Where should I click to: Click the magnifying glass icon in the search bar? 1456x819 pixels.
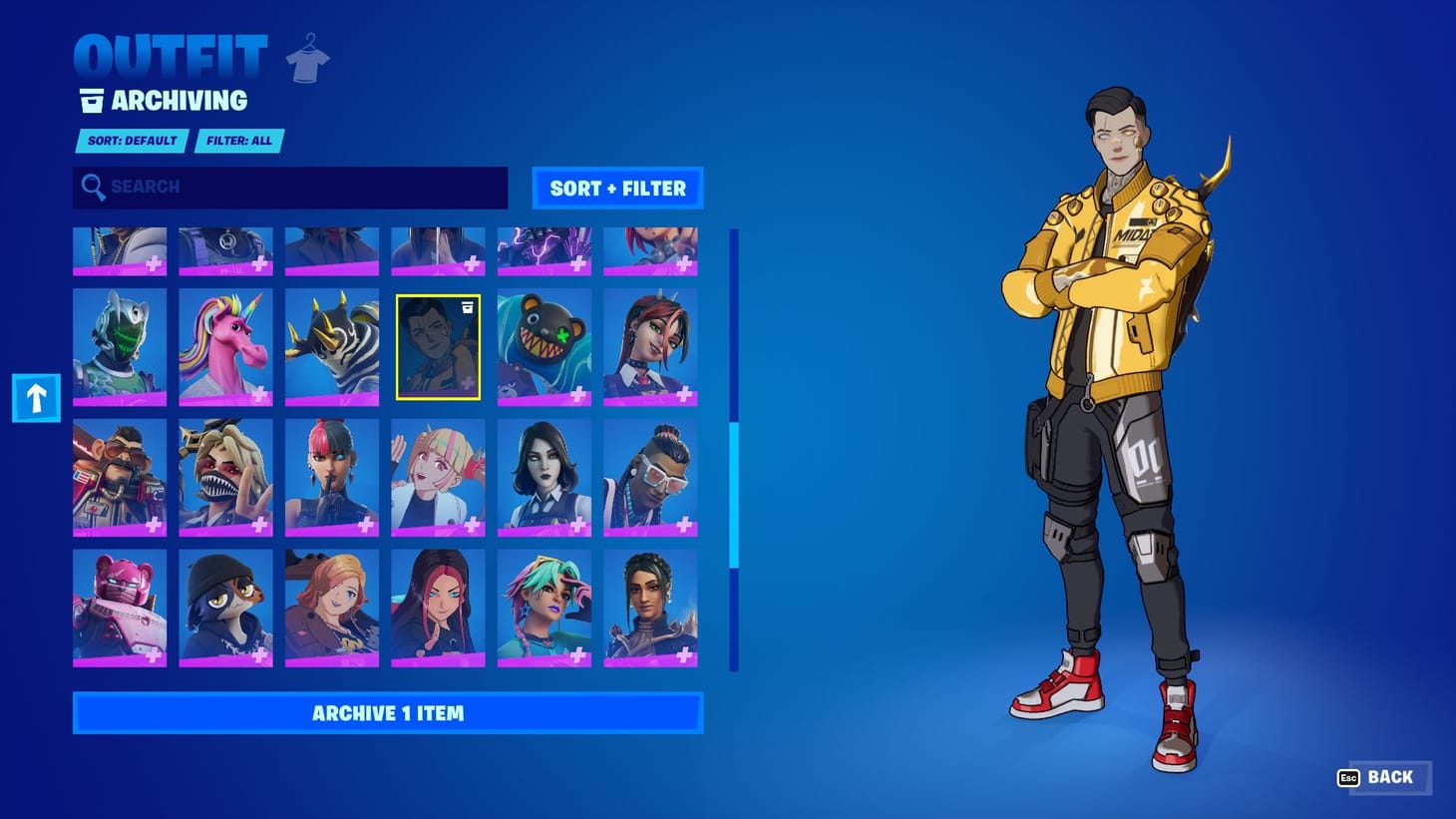click(95, 188)
